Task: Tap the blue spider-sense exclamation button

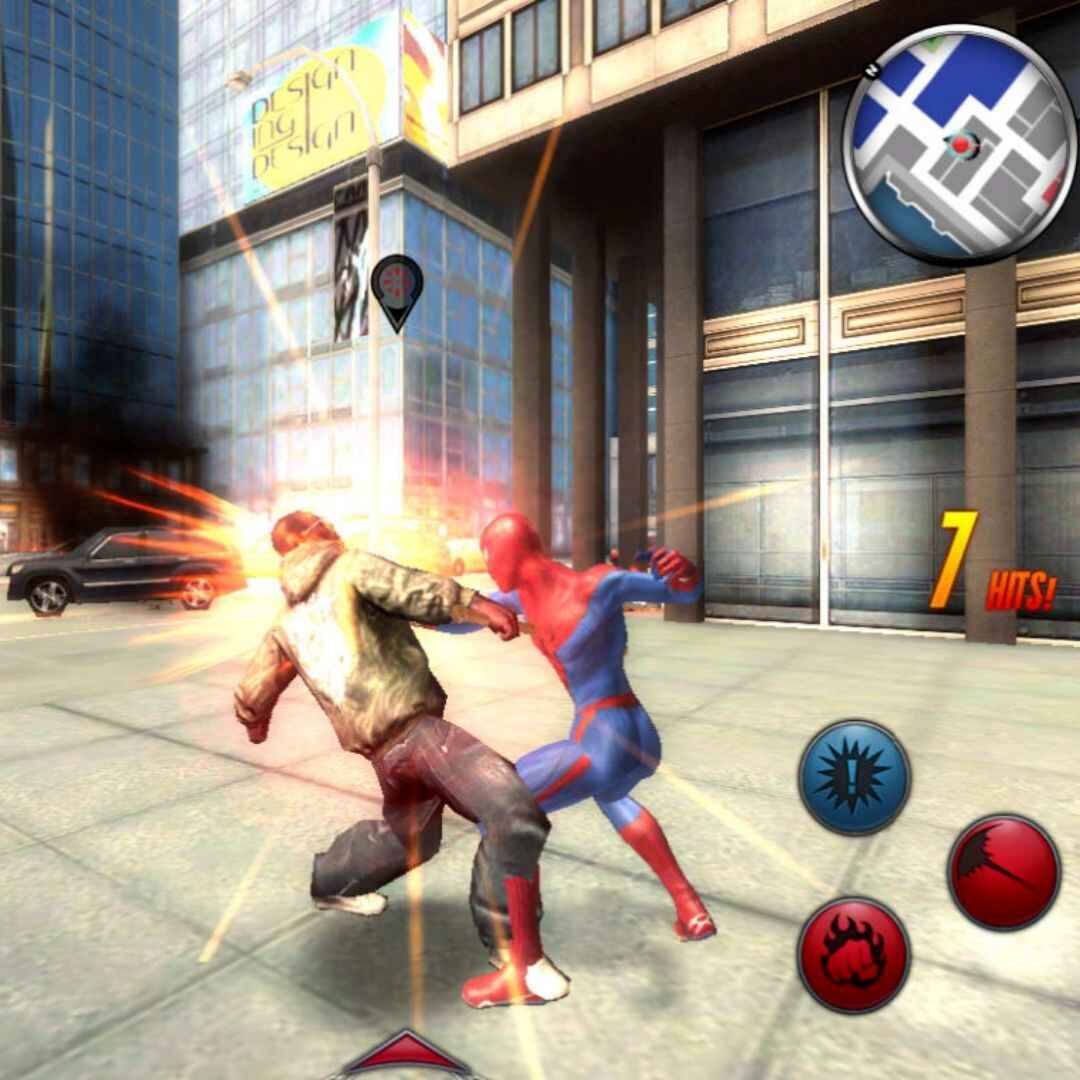Action: [x=854, y=777]
